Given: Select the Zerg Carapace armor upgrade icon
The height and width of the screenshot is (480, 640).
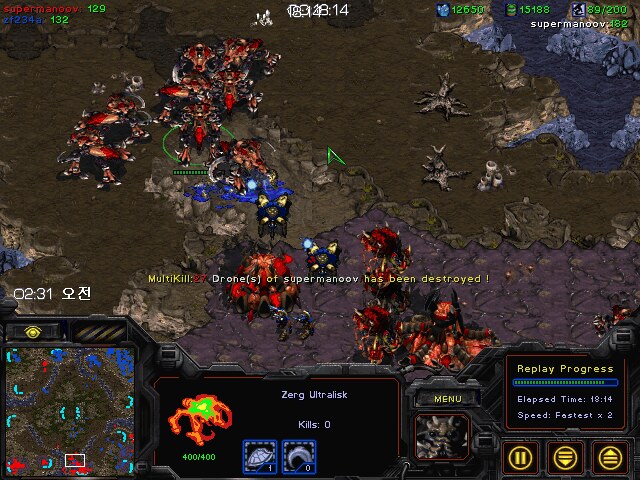Looking at the screenshot, I should click(x=258, y=455).
